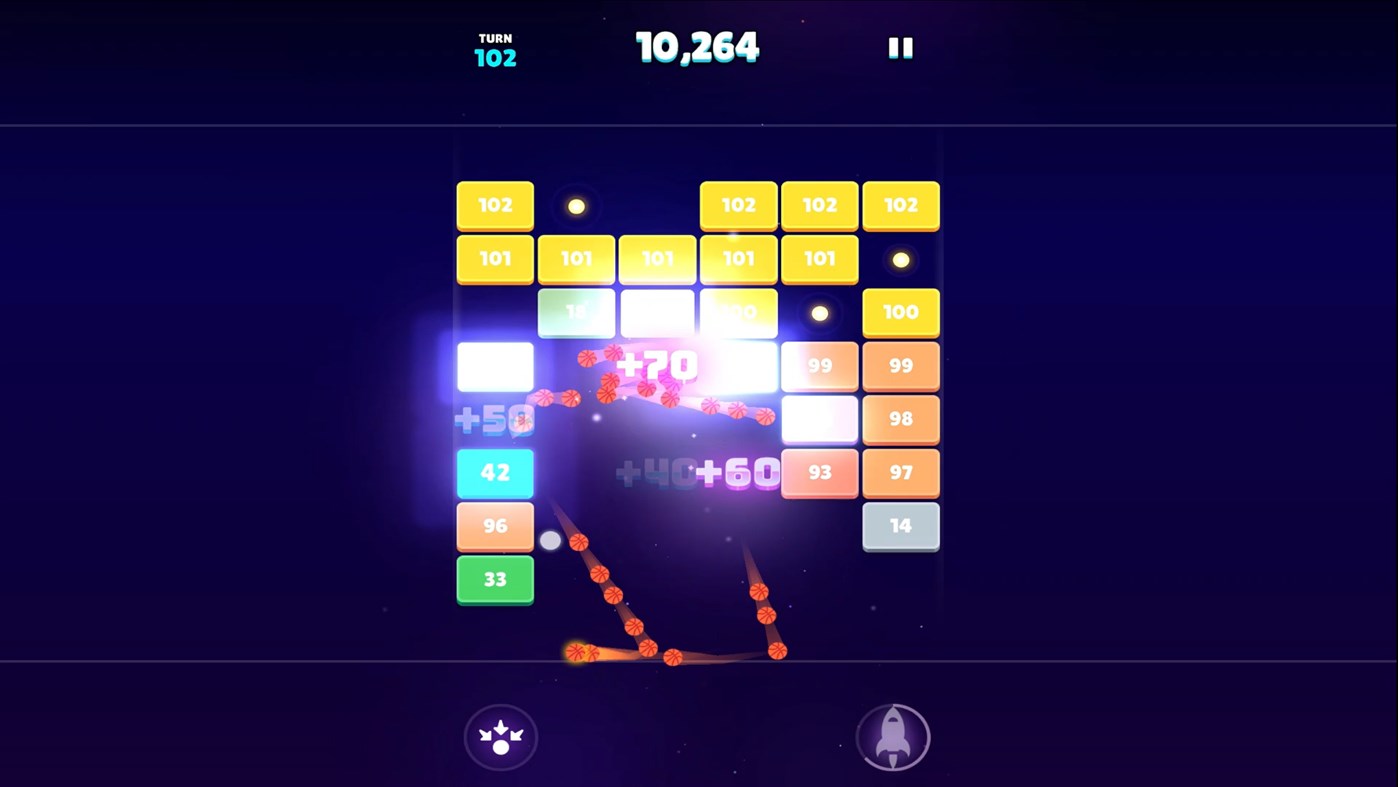Screen dimensions: 1398x787
Task: Click the glowing orb beside the top 102 brick
Action: pyautogui.click(x=576, y=205)
